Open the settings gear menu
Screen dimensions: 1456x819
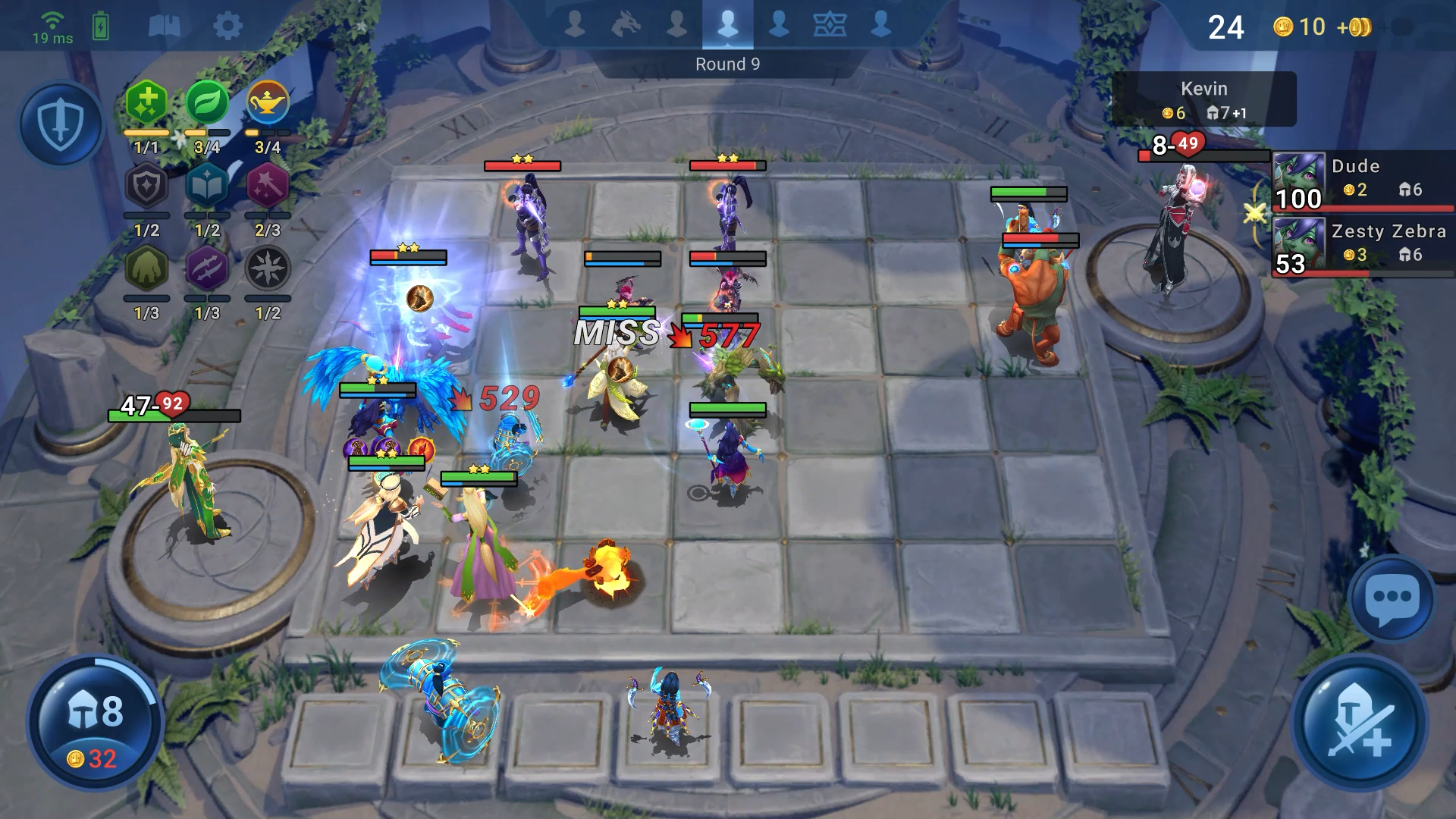(x=227, y=27)
